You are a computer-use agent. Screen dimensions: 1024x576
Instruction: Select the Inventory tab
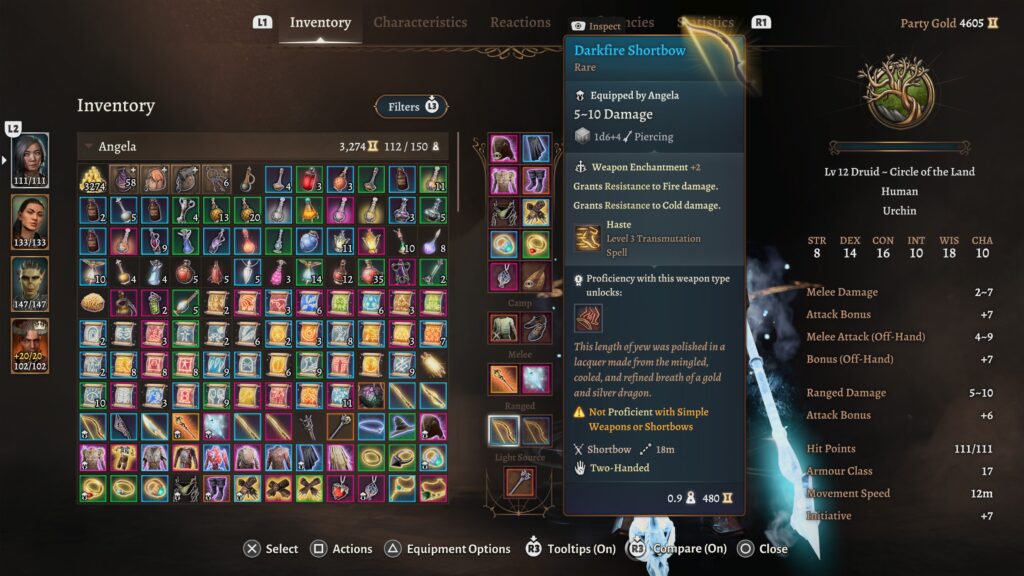pyautogui.click(x=320, y=22)
